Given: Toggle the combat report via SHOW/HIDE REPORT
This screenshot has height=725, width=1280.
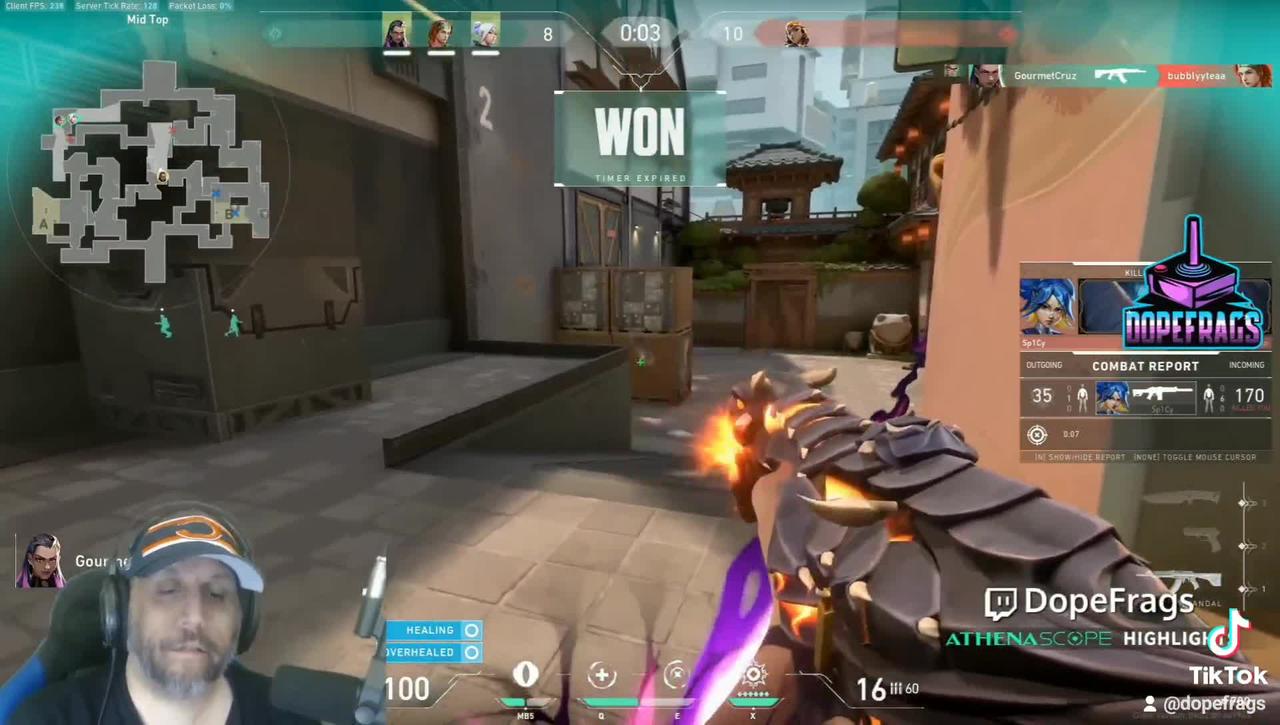Looking at the screenshot, I should click(1083, 457).
